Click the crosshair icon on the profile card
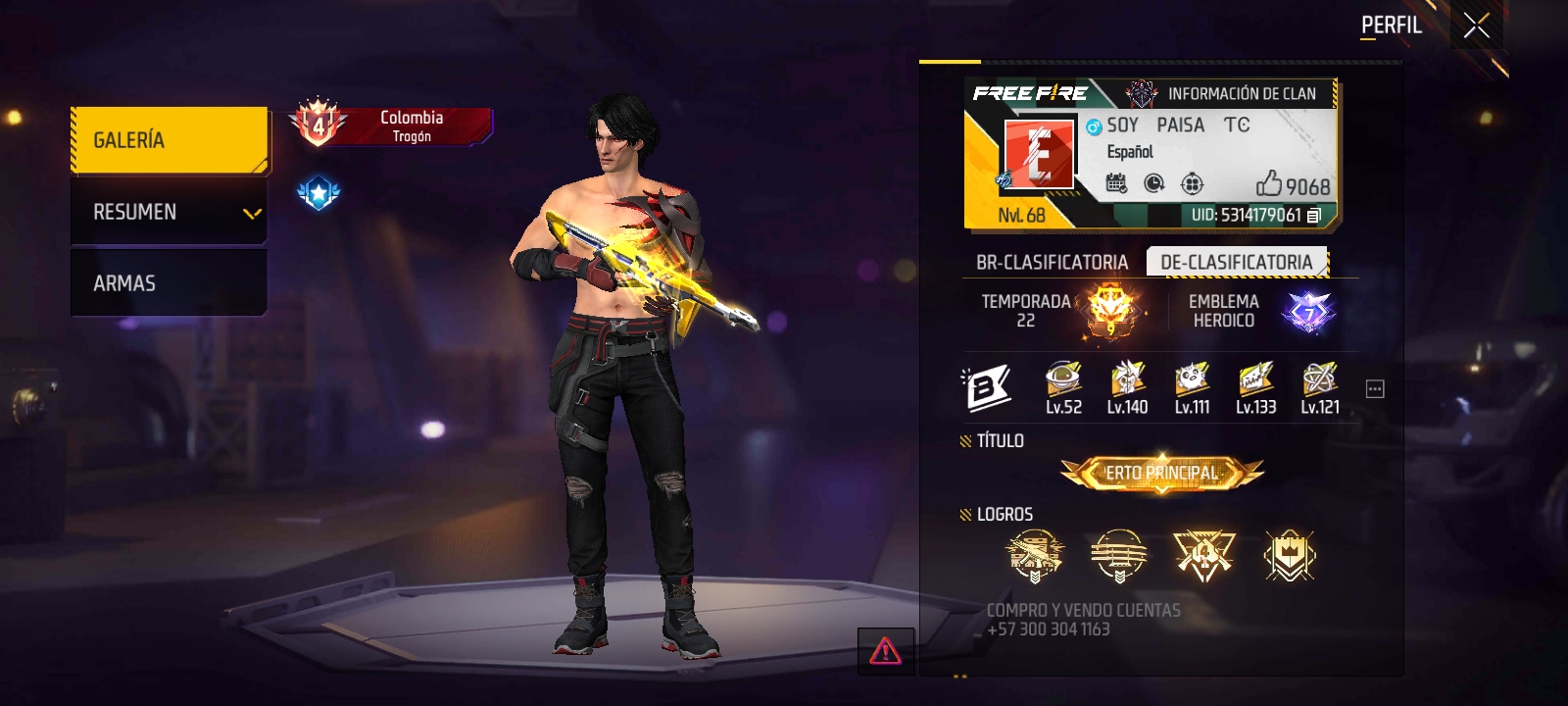The image size is (1568, 706). (1192, 183)
